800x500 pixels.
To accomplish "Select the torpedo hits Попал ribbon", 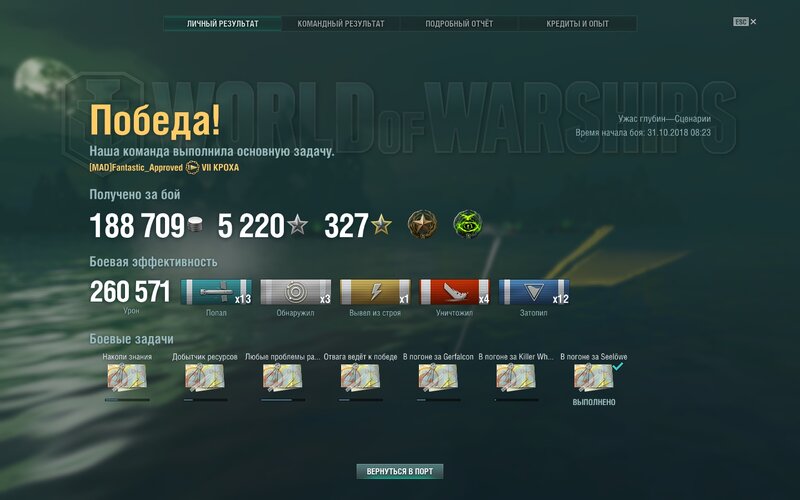I will point(216,292).
